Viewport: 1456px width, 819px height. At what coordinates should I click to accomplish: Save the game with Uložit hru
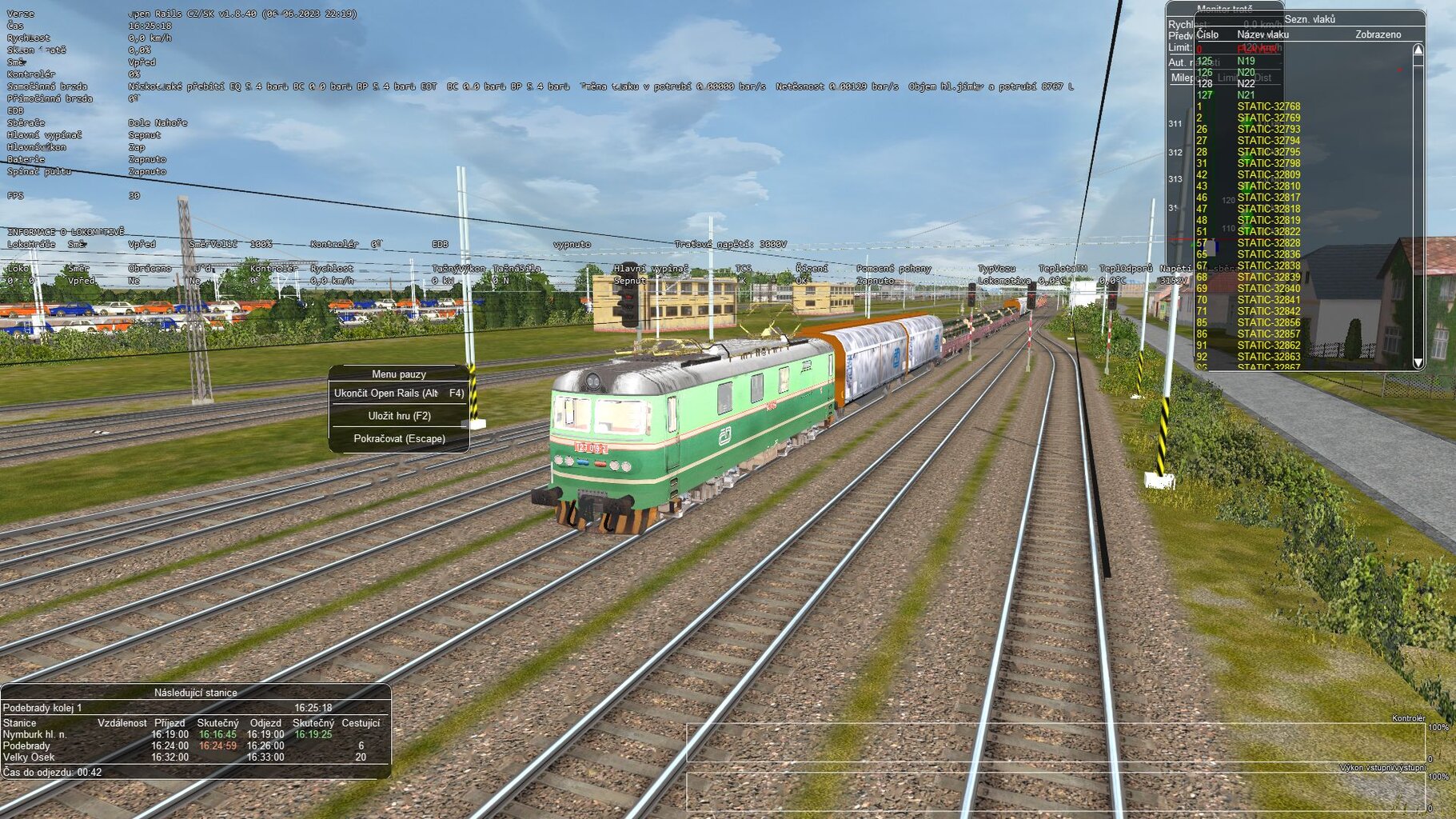(x=399, y=416)
